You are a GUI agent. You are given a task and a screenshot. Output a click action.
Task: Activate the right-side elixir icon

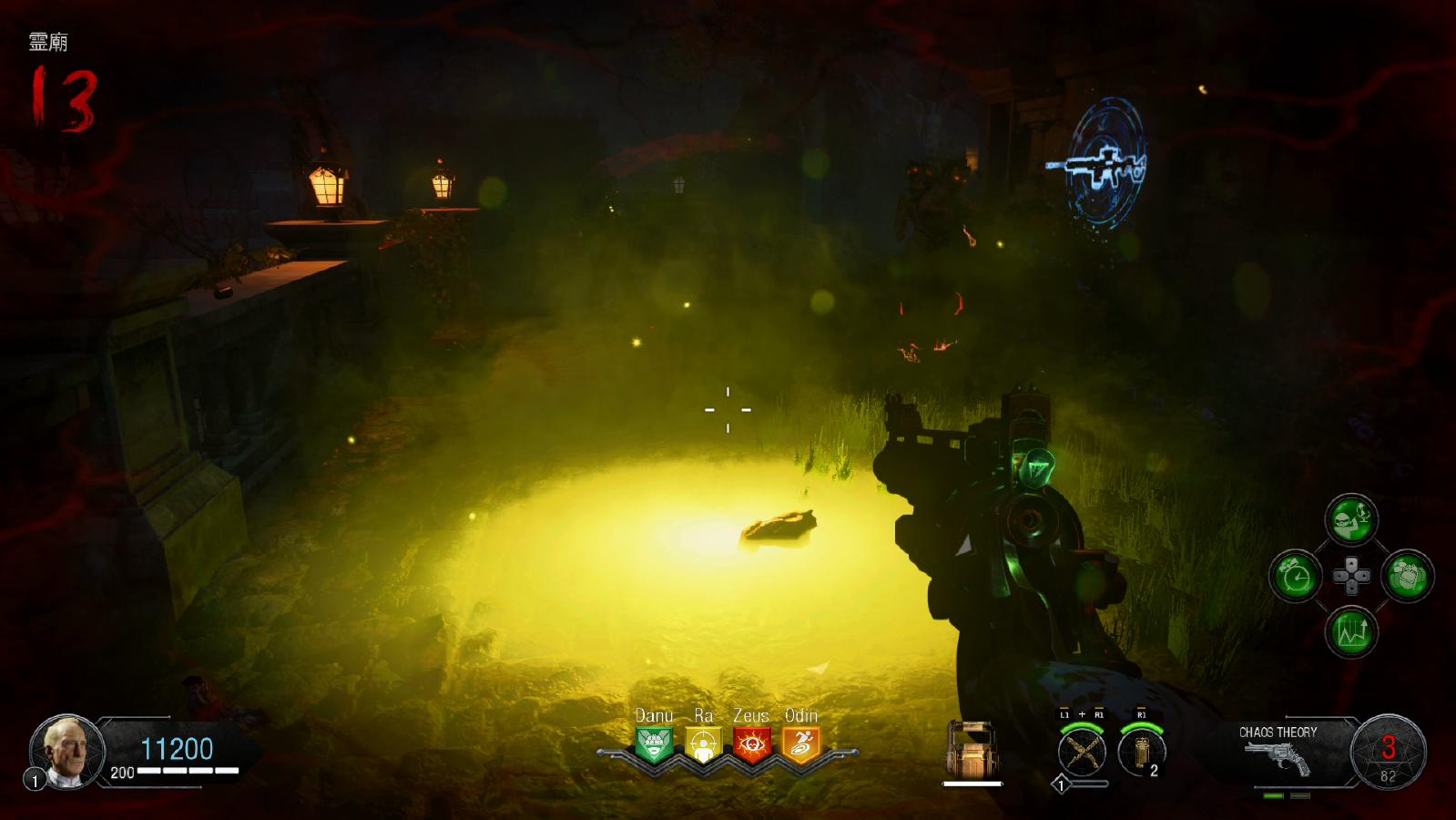coord(1408,576)
